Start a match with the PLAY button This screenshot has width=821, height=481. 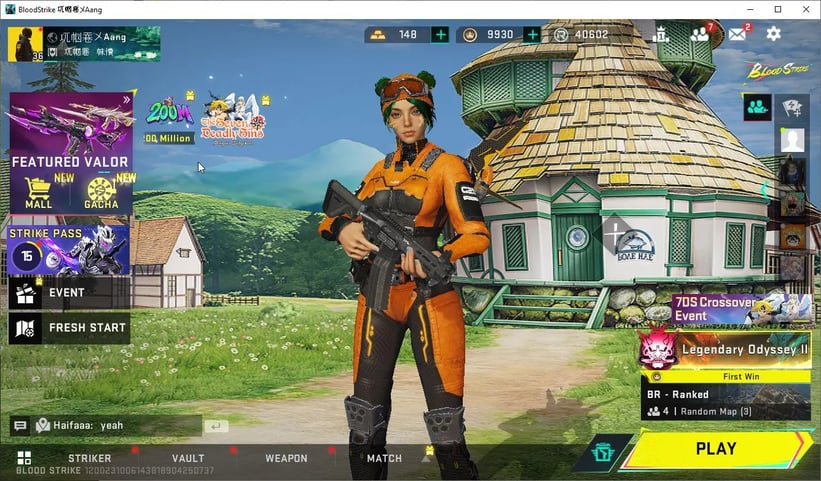(x=716, y=449)
